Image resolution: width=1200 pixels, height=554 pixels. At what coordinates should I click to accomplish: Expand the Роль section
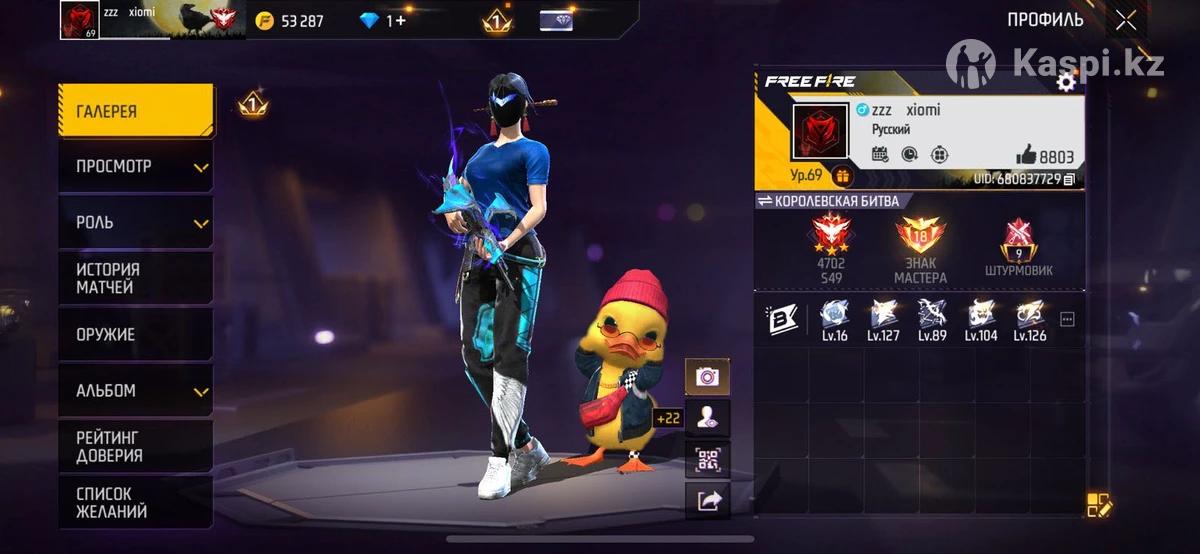(x=135, y=222)
